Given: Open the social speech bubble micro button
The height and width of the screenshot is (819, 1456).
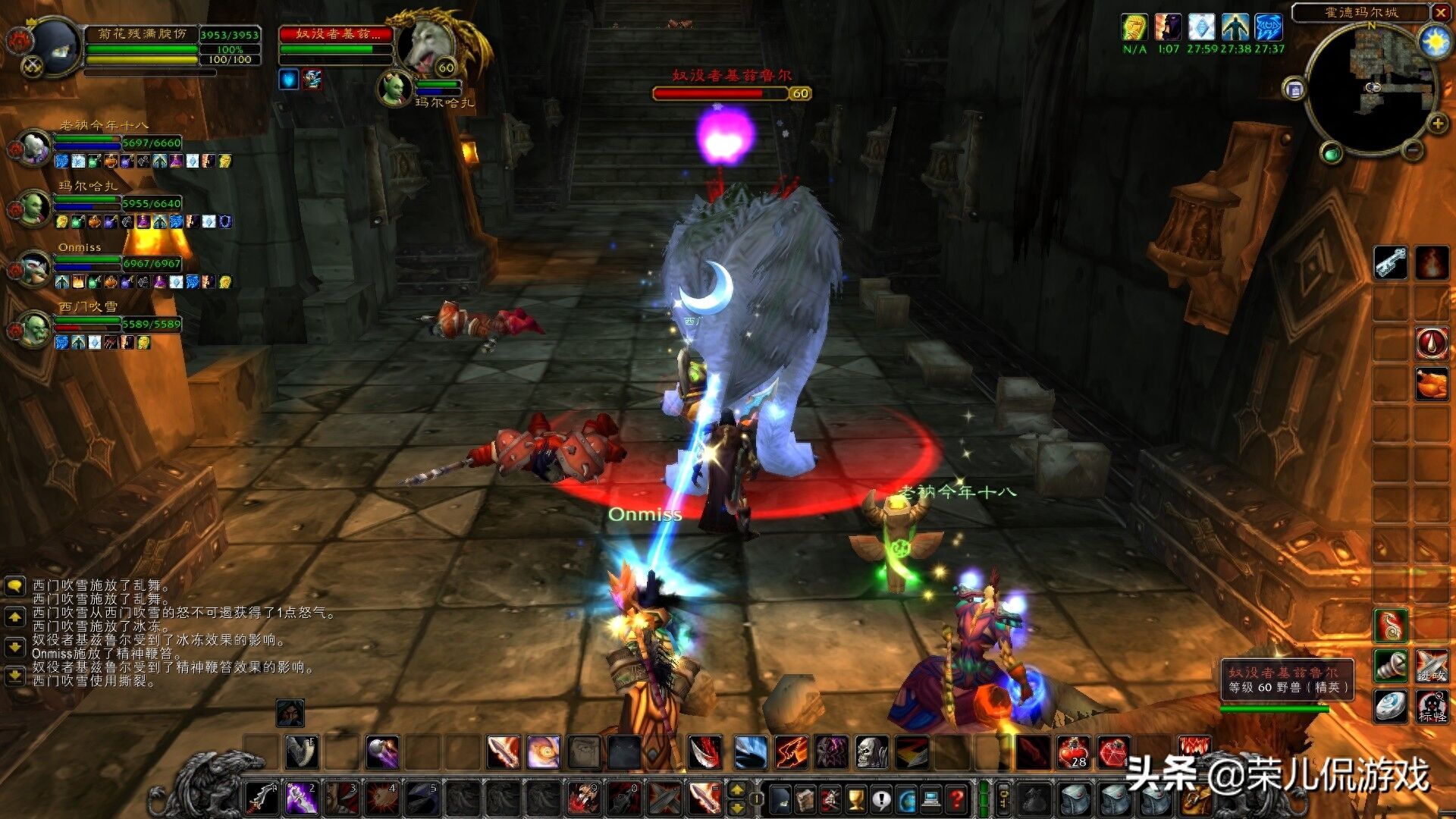Looking at the screenshot, I should 880,799.
